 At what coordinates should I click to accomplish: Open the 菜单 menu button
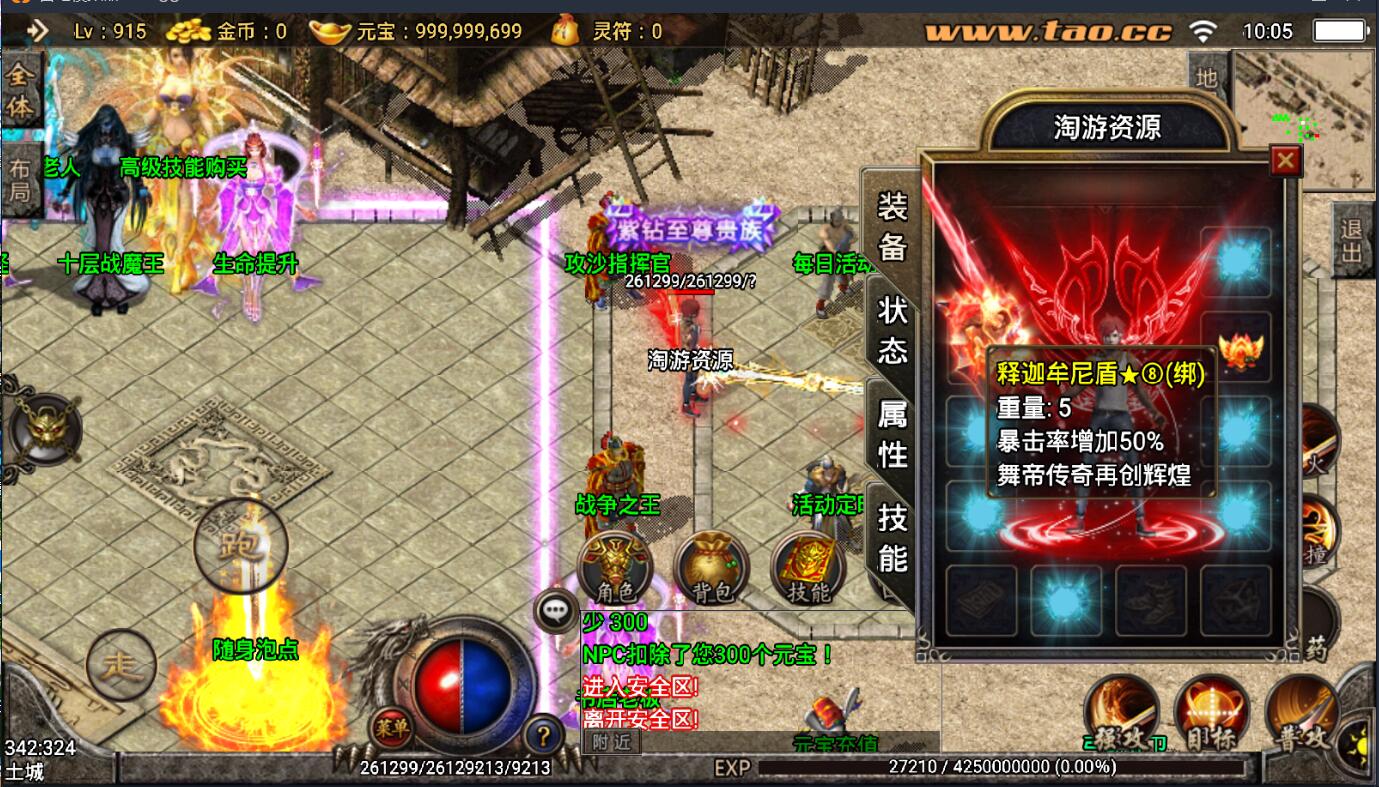click(392, 729)
